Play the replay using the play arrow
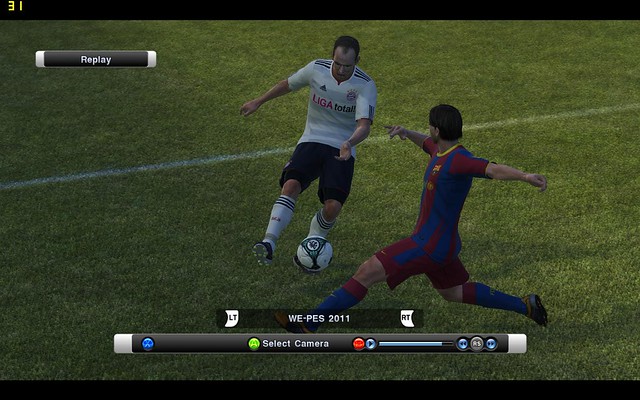The height and width of the screenshot is (400, 640). (371, 344)
